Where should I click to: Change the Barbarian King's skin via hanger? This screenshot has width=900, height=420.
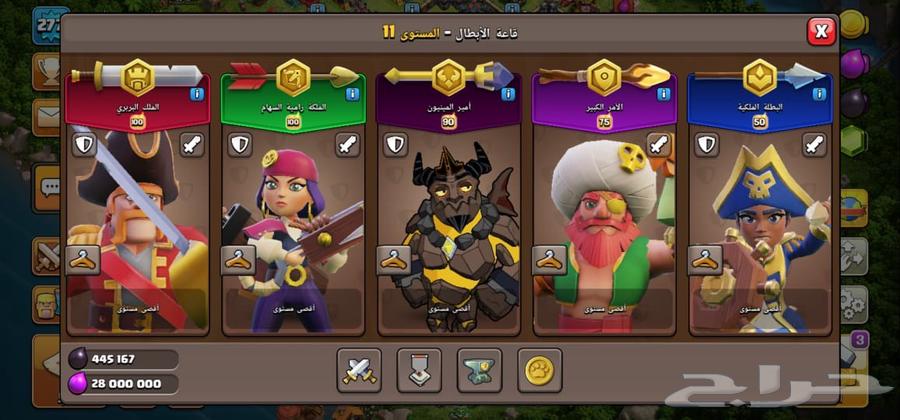click(82, 259)
